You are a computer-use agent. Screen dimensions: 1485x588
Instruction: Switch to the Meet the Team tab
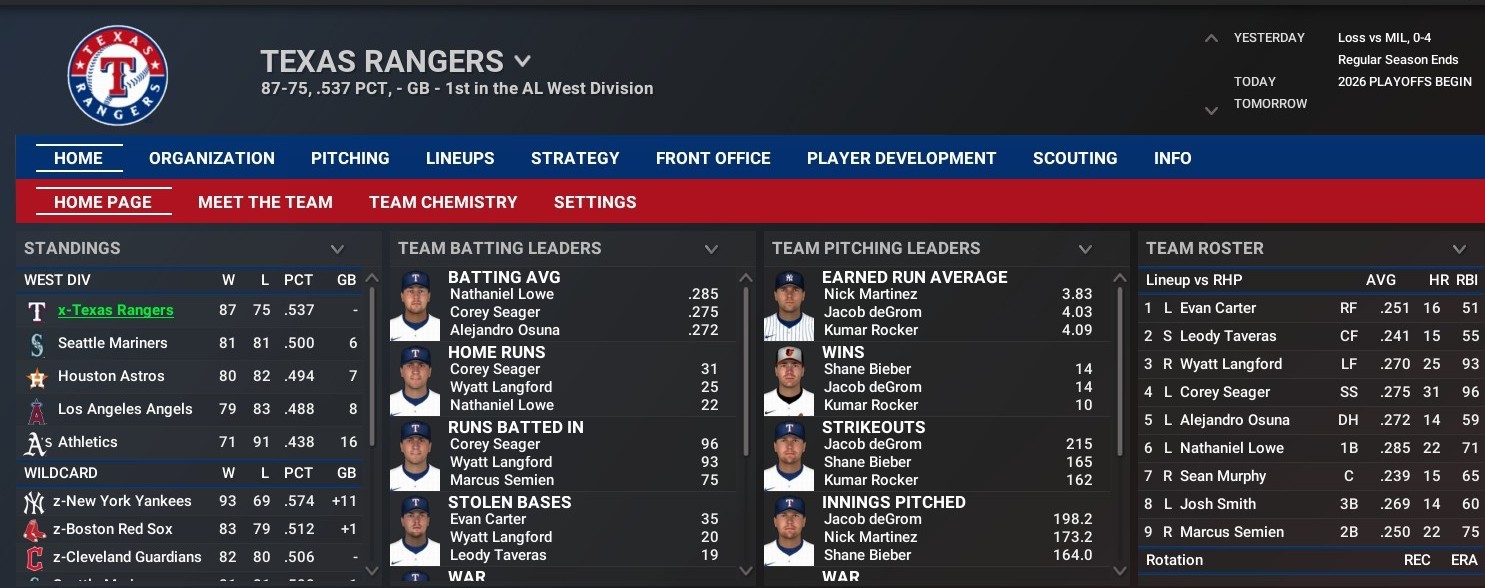pyautogui.click(x=265, y=202)
